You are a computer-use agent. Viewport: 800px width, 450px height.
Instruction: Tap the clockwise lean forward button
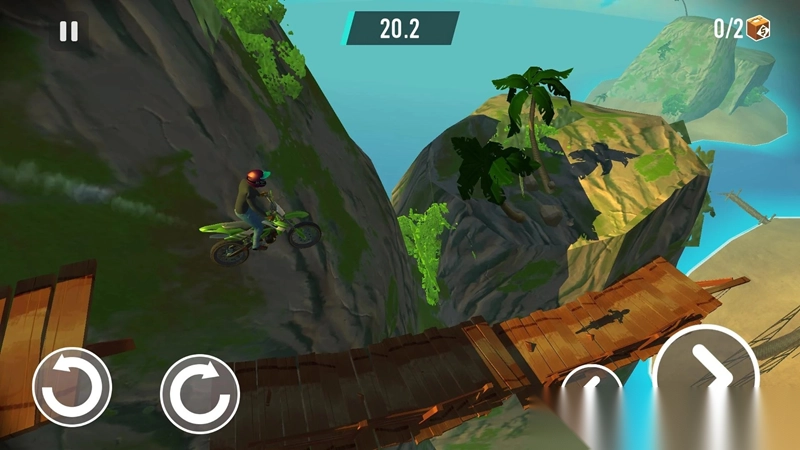(200, 393)
